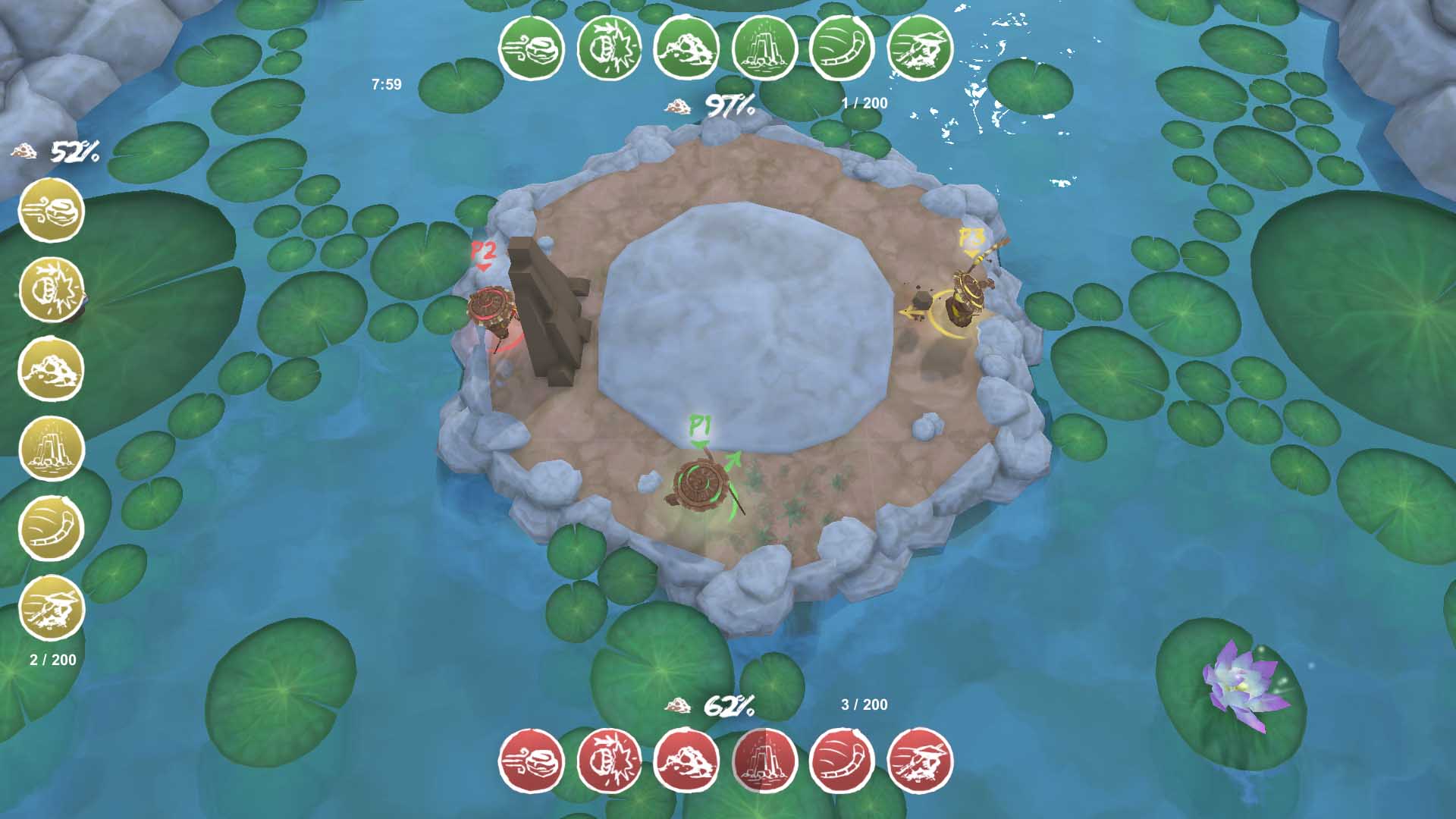1456x819 pixels.
Task: Activate the yellow flying rock throw ability
Action: (x=51, y=211)
